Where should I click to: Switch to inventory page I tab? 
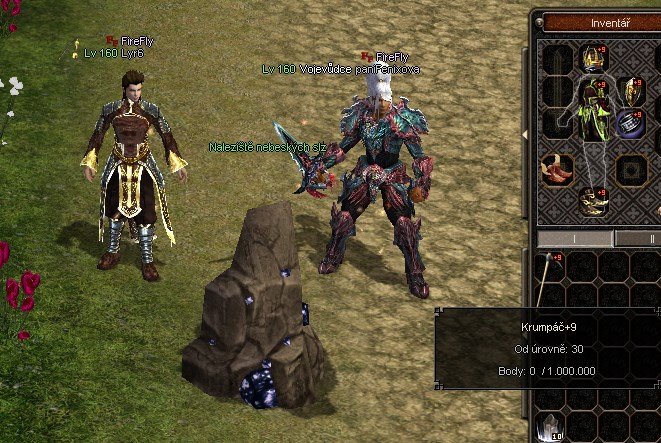click(575, 238)
